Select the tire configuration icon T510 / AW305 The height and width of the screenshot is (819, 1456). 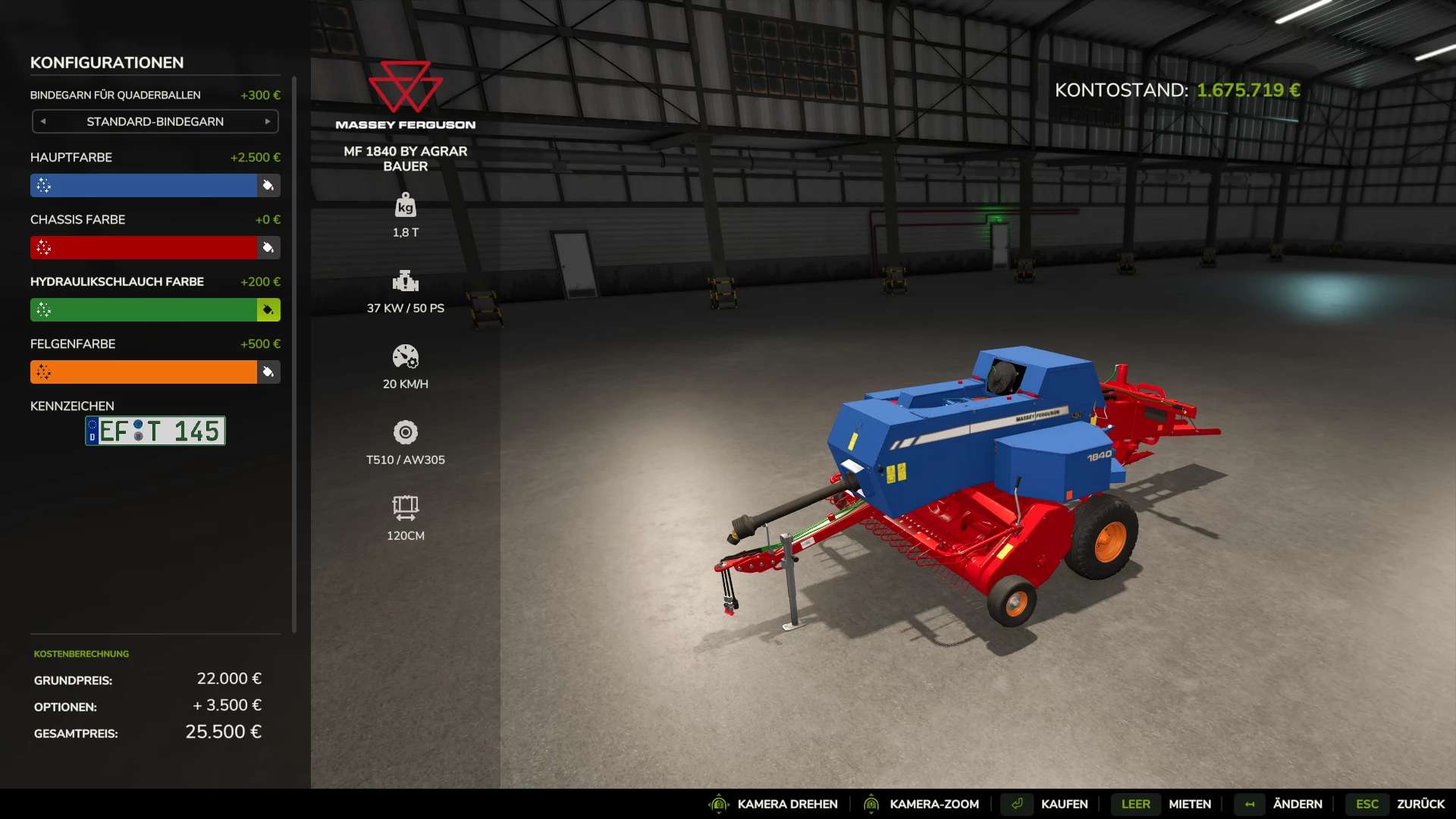pos(406,434)
